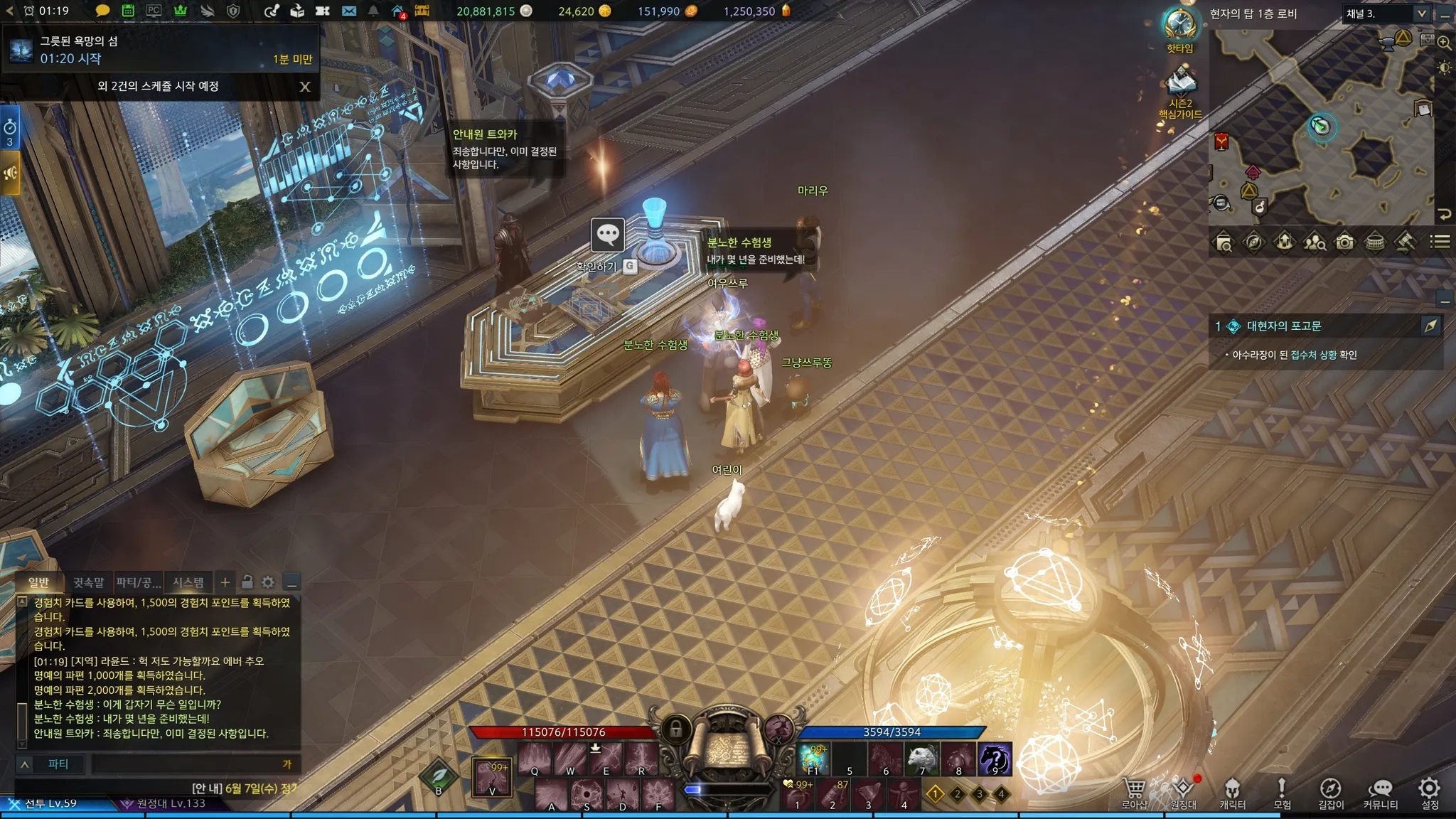Screen dimensions: 1456x819
Task: Open the 로아샵 shop cart icon
Action: 1135,791
